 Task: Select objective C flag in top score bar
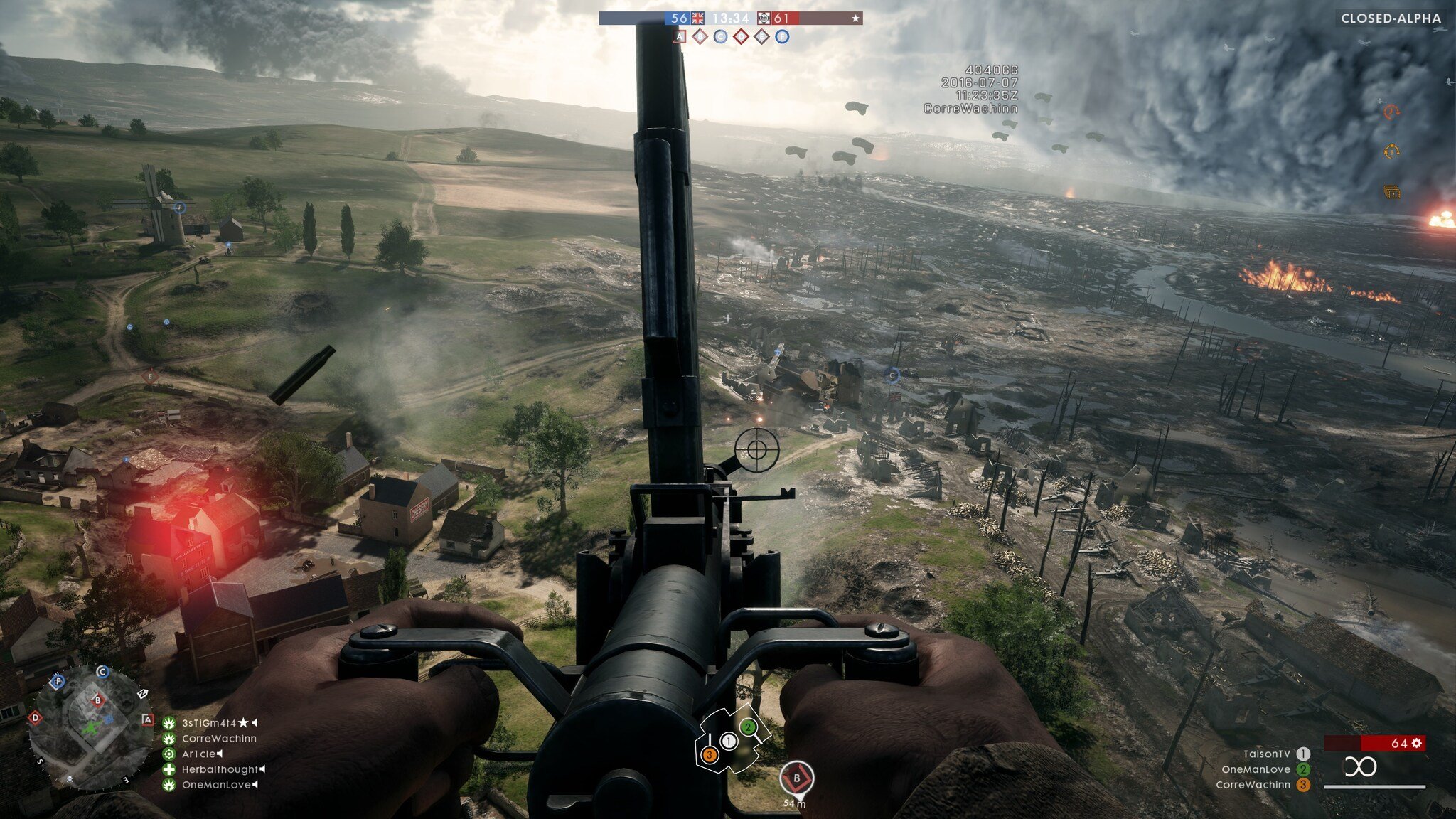720,37
